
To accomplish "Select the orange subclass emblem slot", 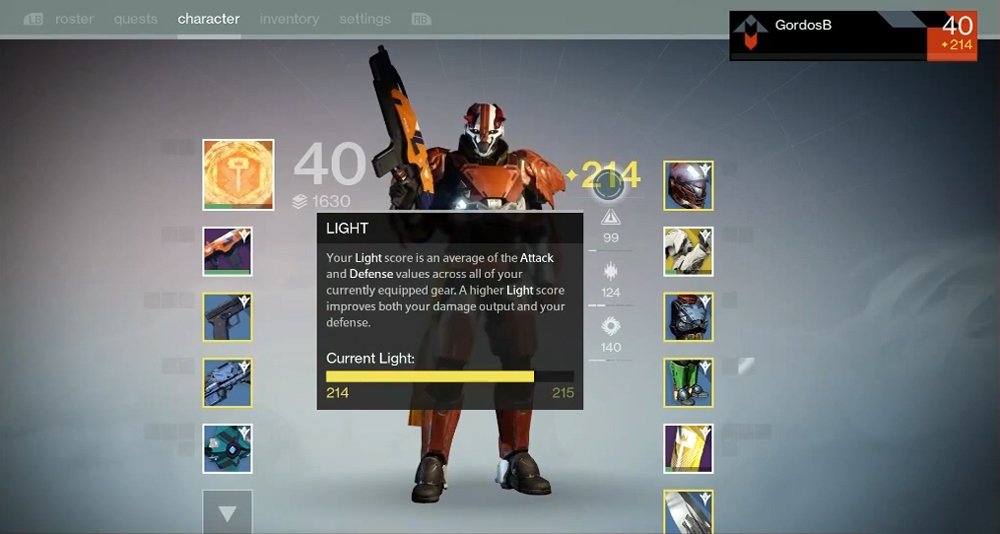I will click(x=238, y=175).
